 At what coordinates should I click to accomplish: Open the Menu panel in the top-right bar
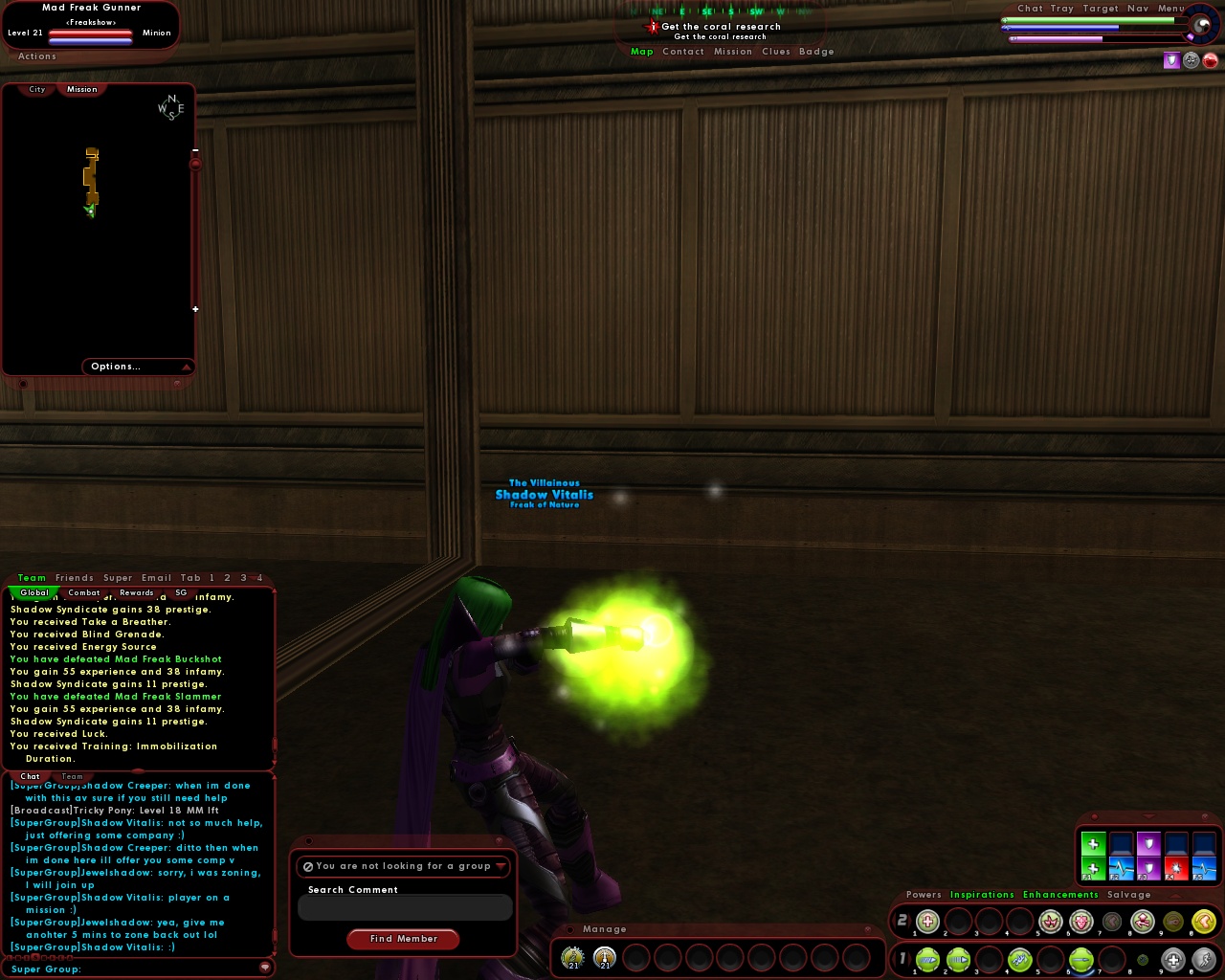point(1171,8)
